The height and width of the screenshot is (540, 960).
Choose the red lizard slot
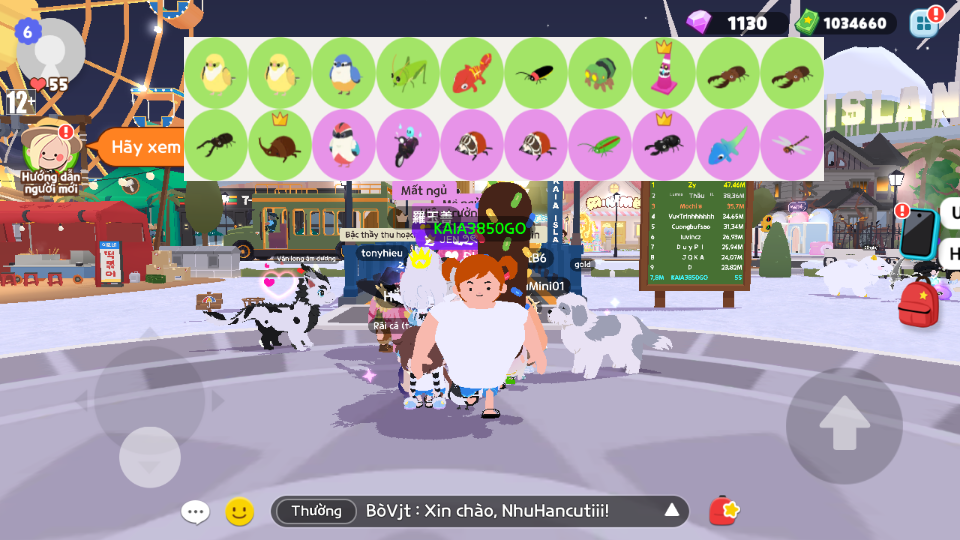[472, 73]
